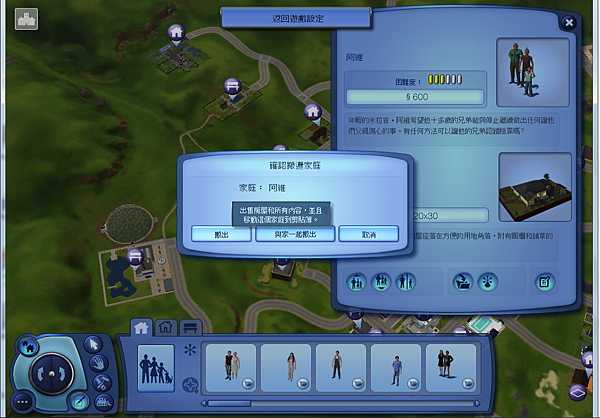Switch to the empty house outline tab

tap(165, 326)
